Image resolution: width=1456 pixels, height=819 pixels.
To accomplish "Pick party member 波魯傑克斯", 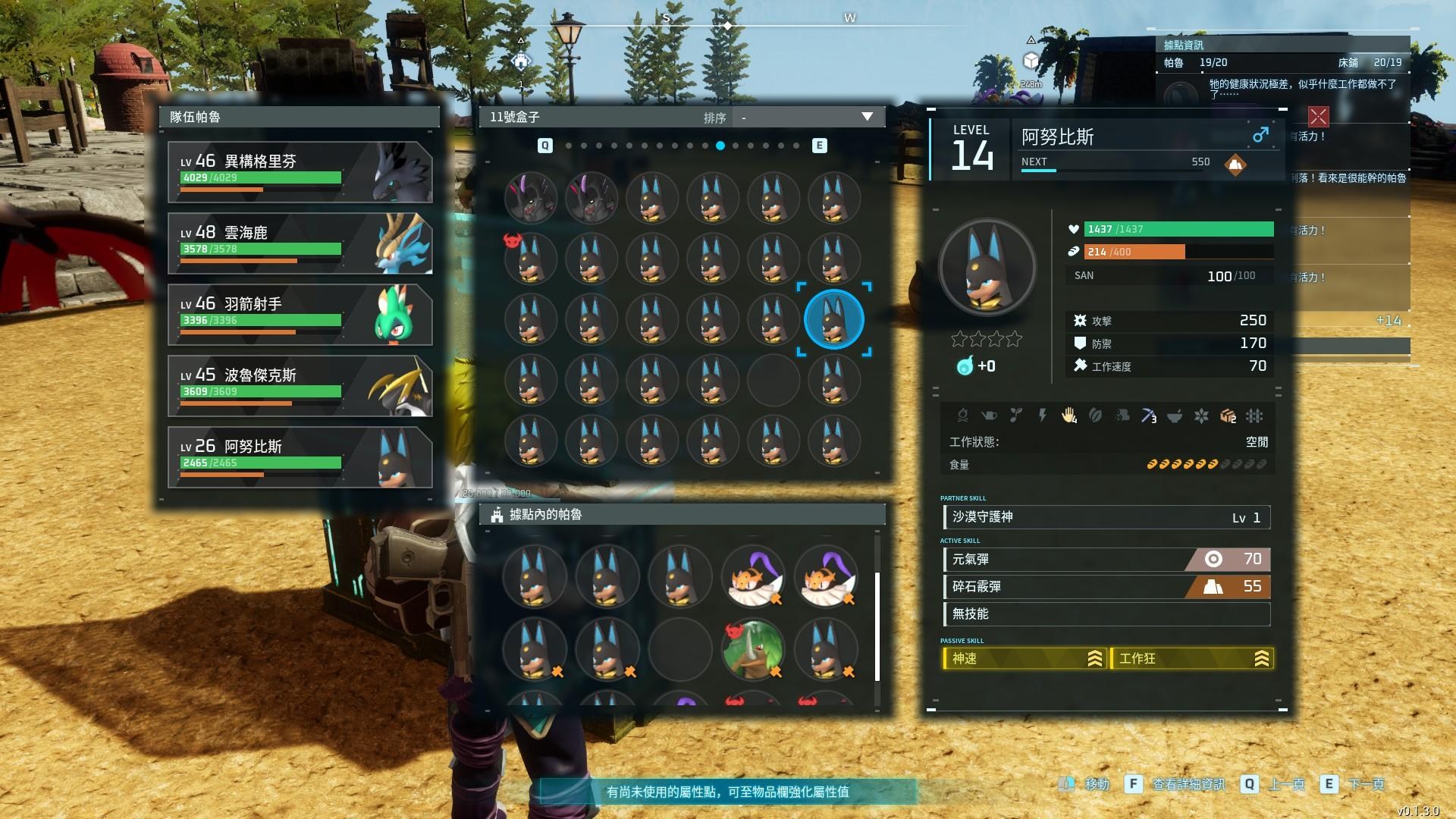I will click(300, 386).
